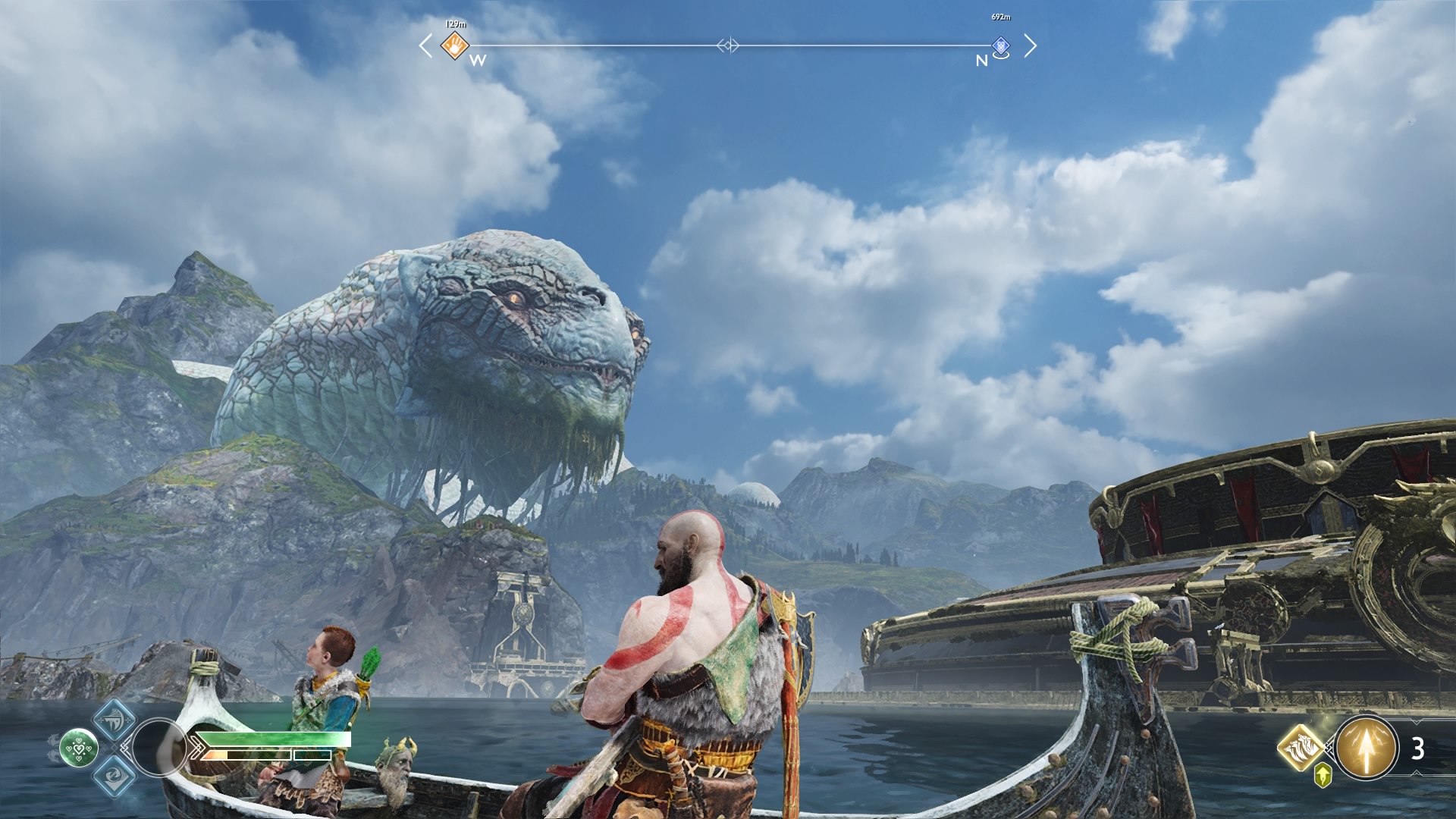Select the blue knot waypoint on the compass
The width and height of the screenshot is (1456, 819).
[1001, 46]
